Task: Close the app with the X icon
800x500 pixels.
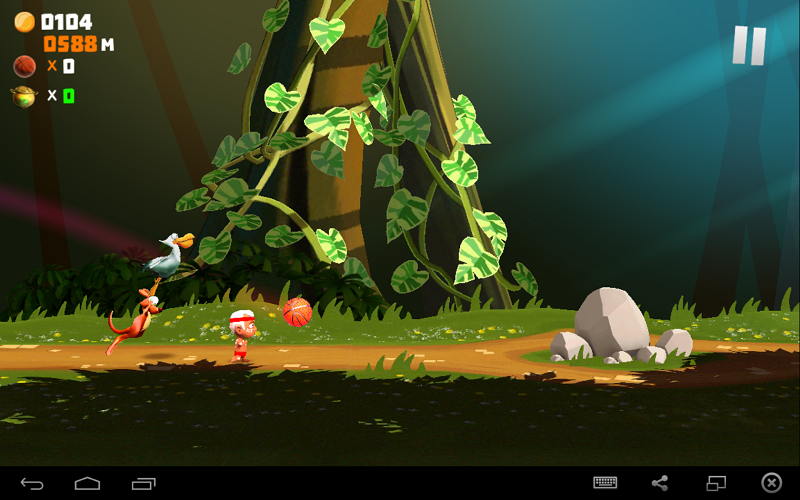Action: (771, 482)
